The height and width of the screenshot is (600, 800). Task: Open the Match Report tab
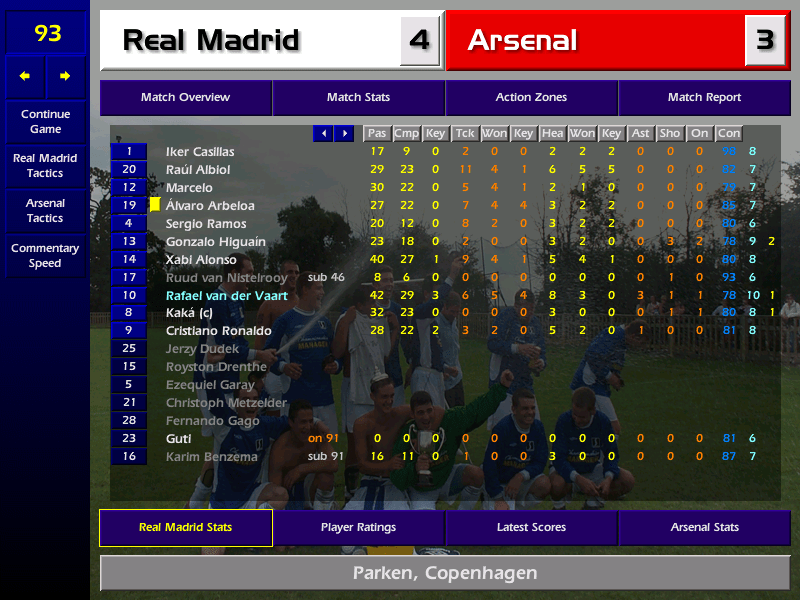704,98
